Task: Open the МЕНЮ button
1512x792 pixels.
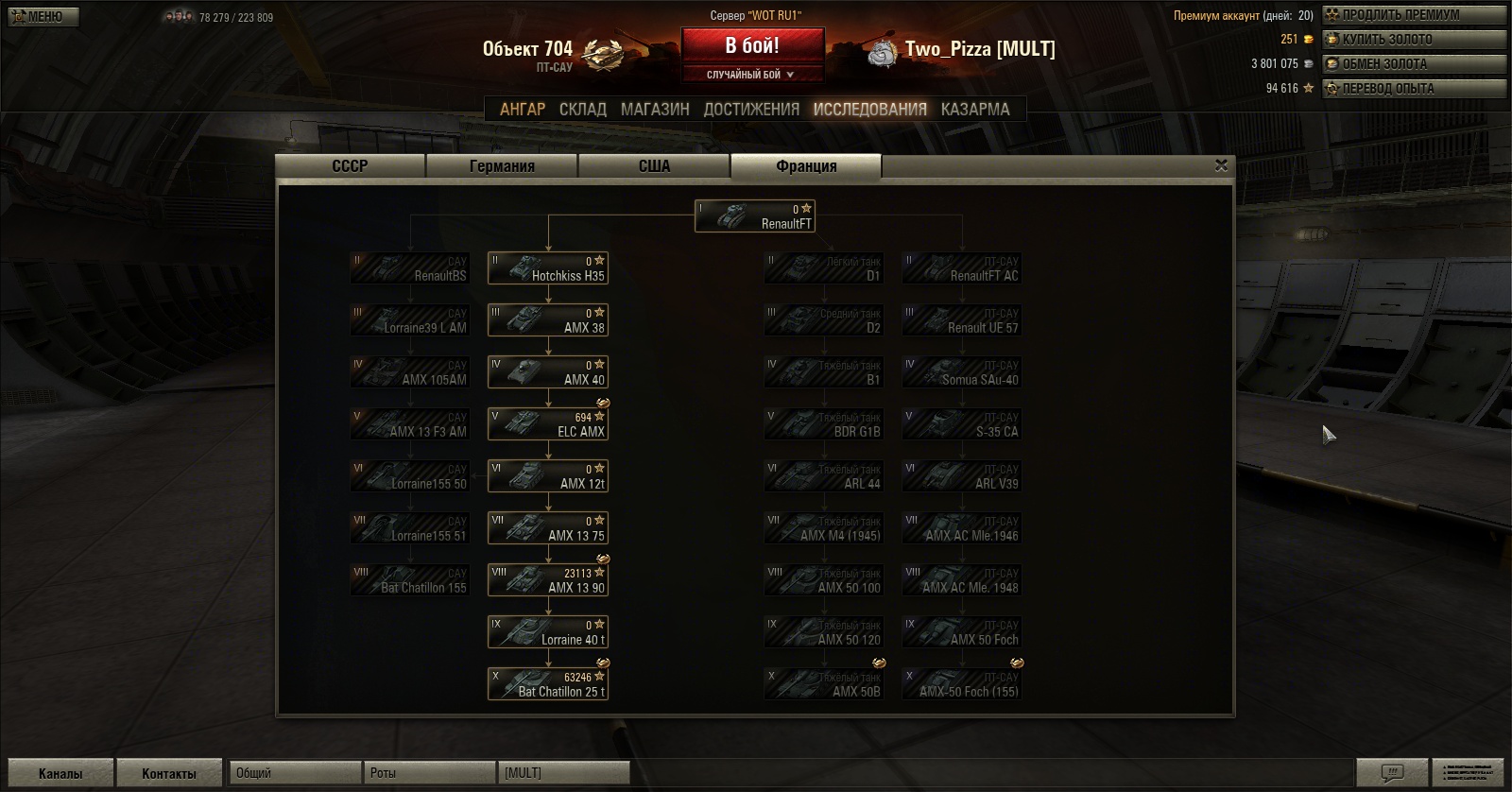Action: tap(41, 16)
